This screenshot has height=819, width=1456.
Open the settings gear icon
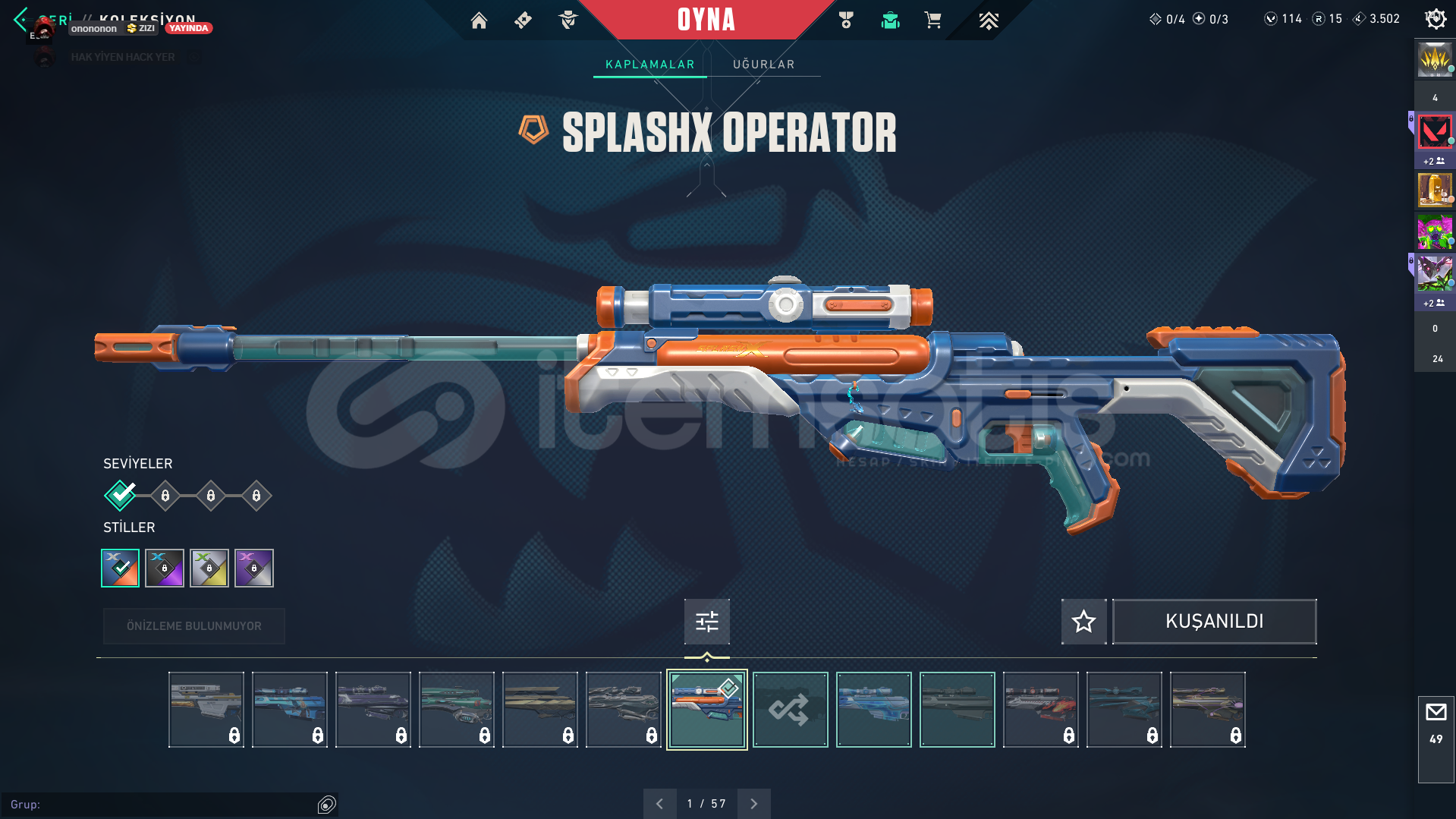tap(1436, 19)
